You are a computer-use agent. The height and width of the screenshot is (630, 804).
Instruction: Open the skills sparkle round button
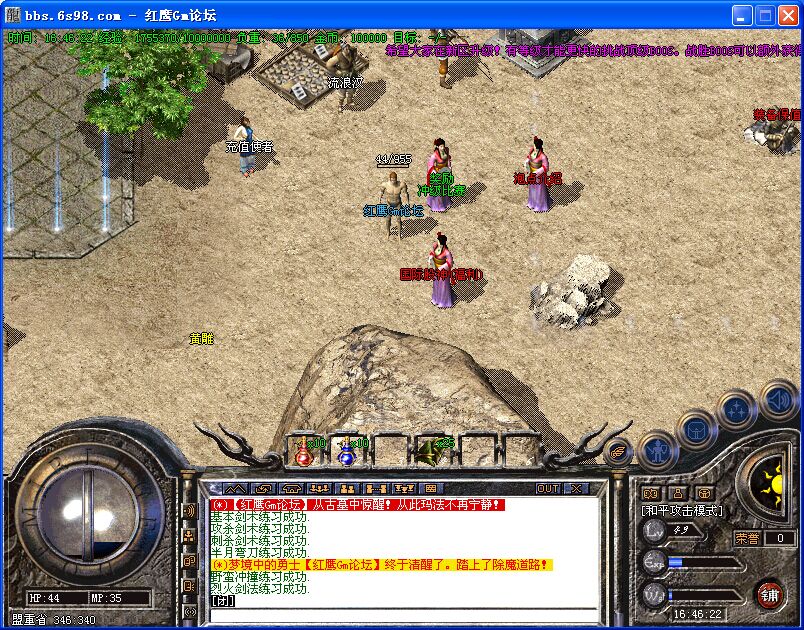pos(738,408)
